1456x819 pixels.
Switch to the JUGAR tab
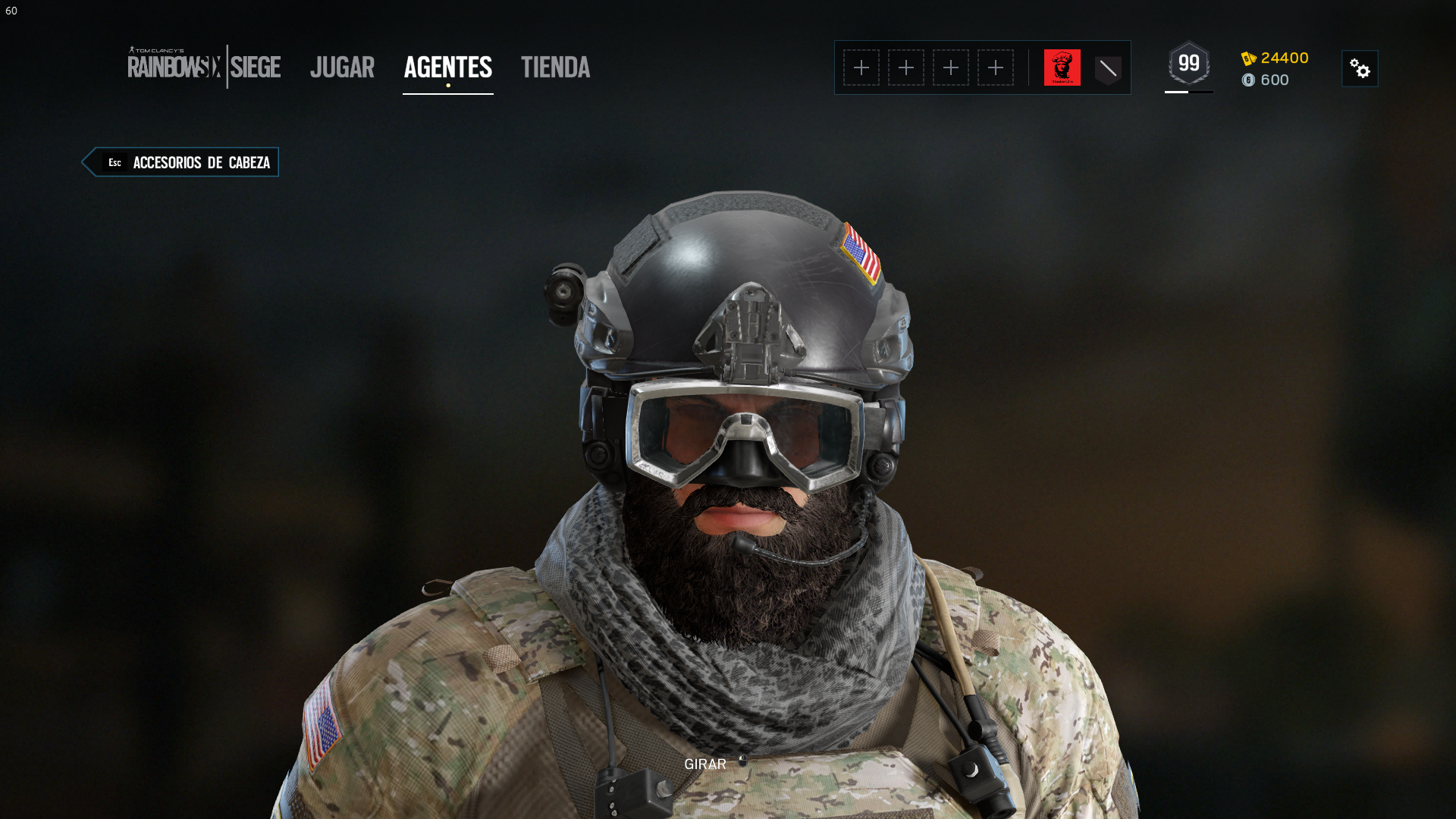coord(342,68)
